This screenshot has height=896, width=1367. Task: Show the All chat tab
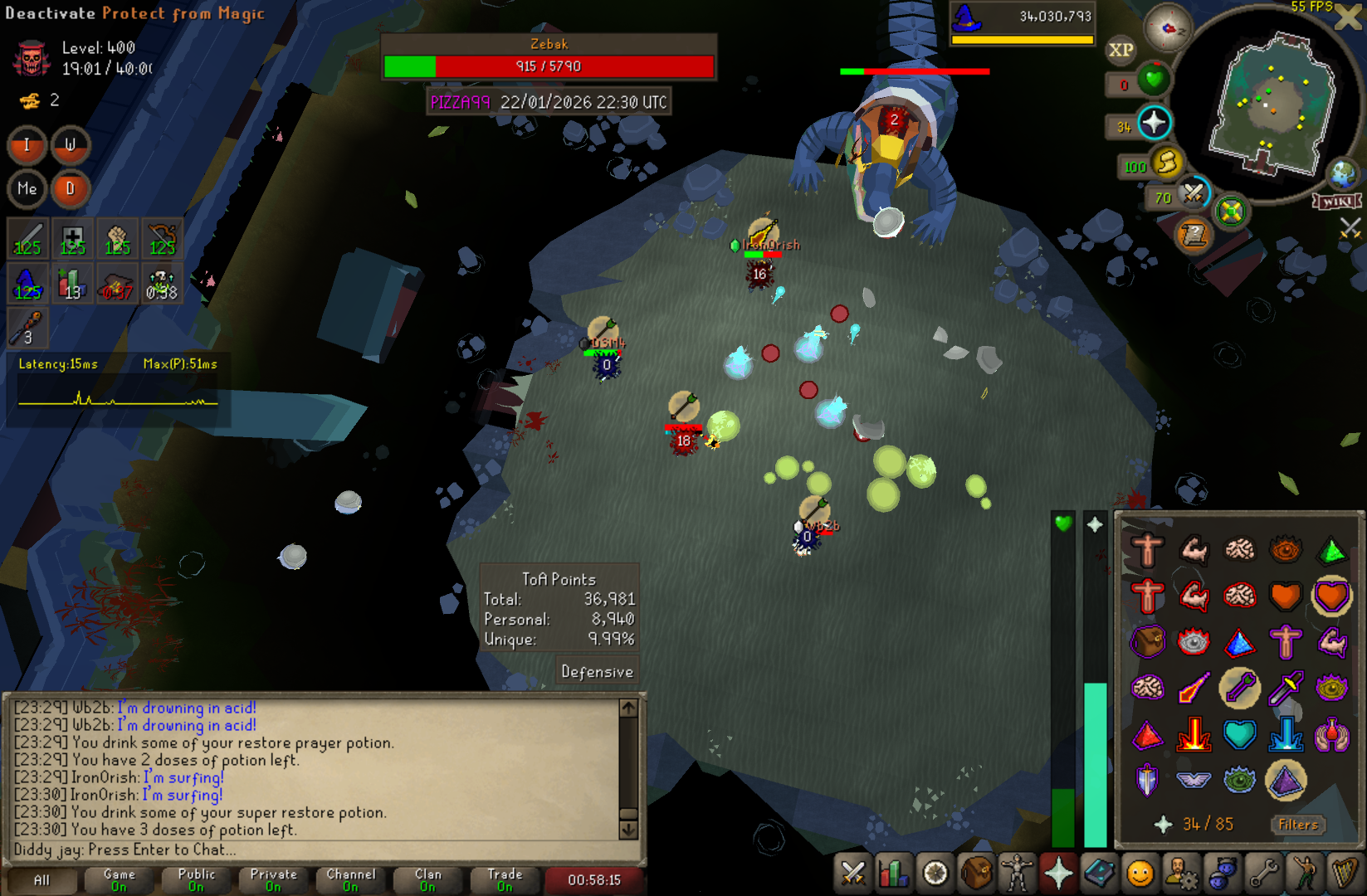pyautogui.click(x=41, y=879)
